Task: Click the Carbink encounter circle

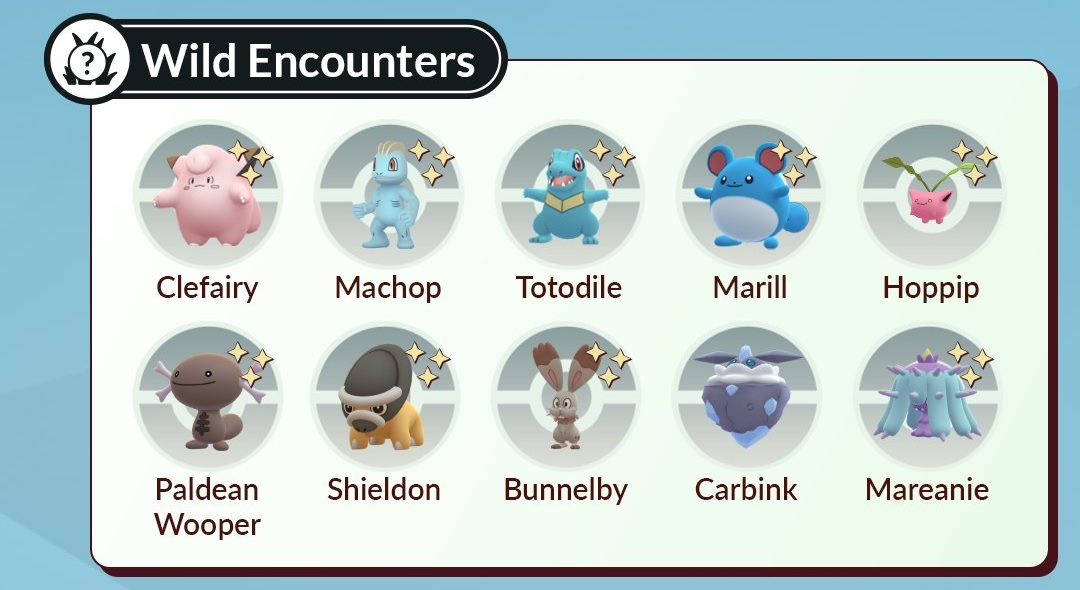Action: [x=746, y=397]
